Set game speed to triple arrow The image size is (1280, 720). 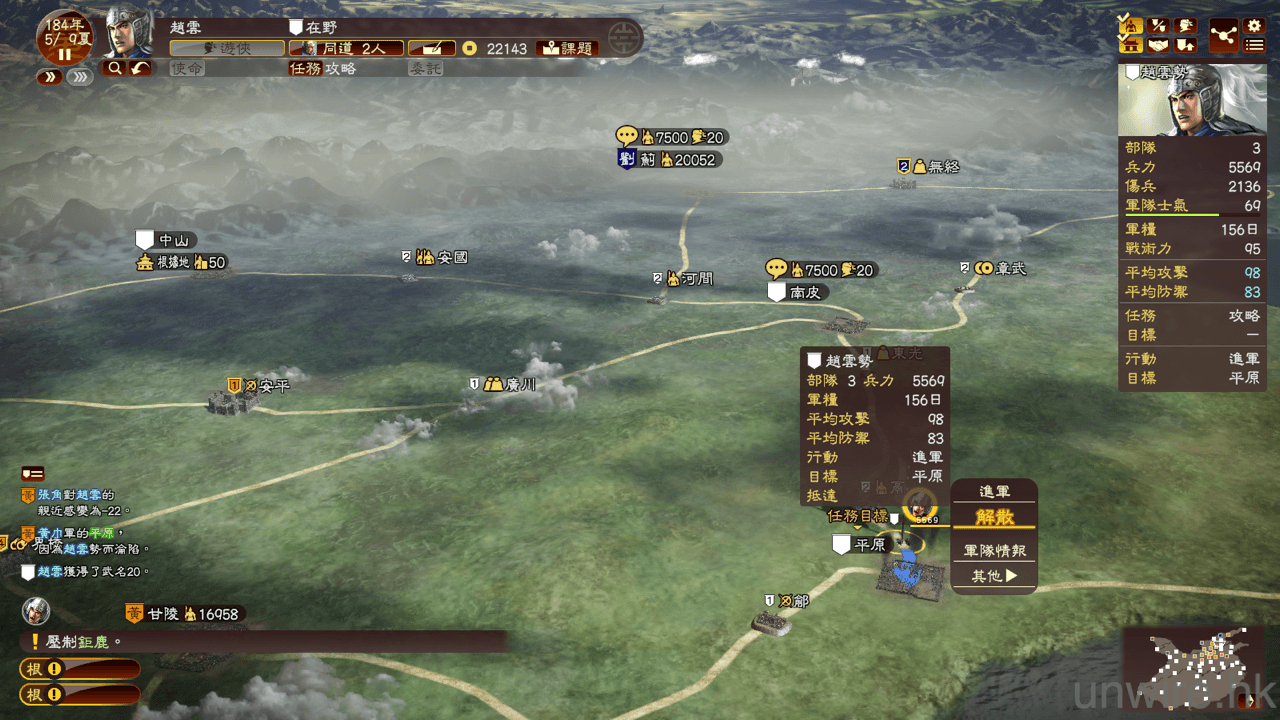80,77
